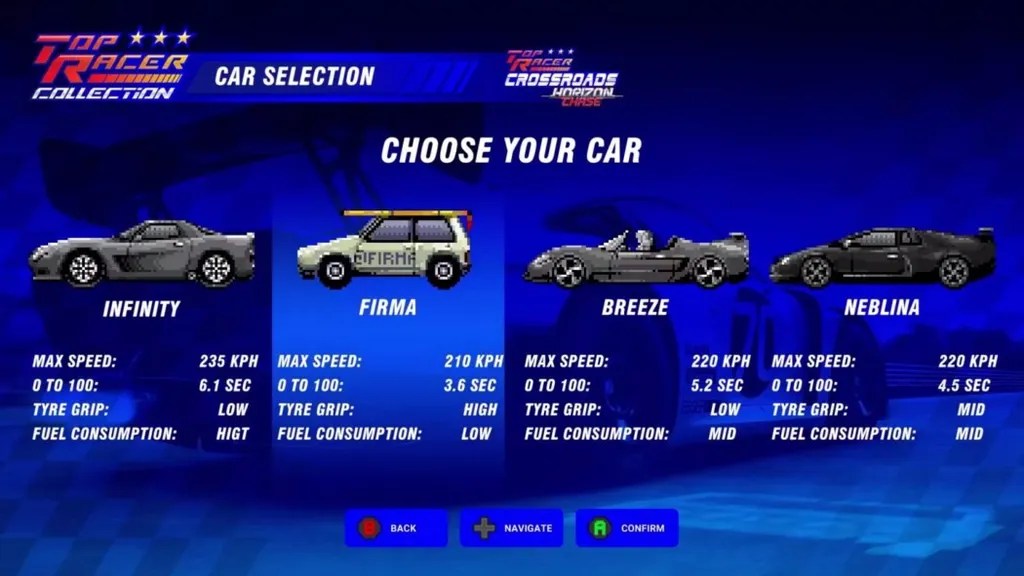Pick the Breeze convertible car
This screenshot has height=576, width=1024.
(635, 257)
